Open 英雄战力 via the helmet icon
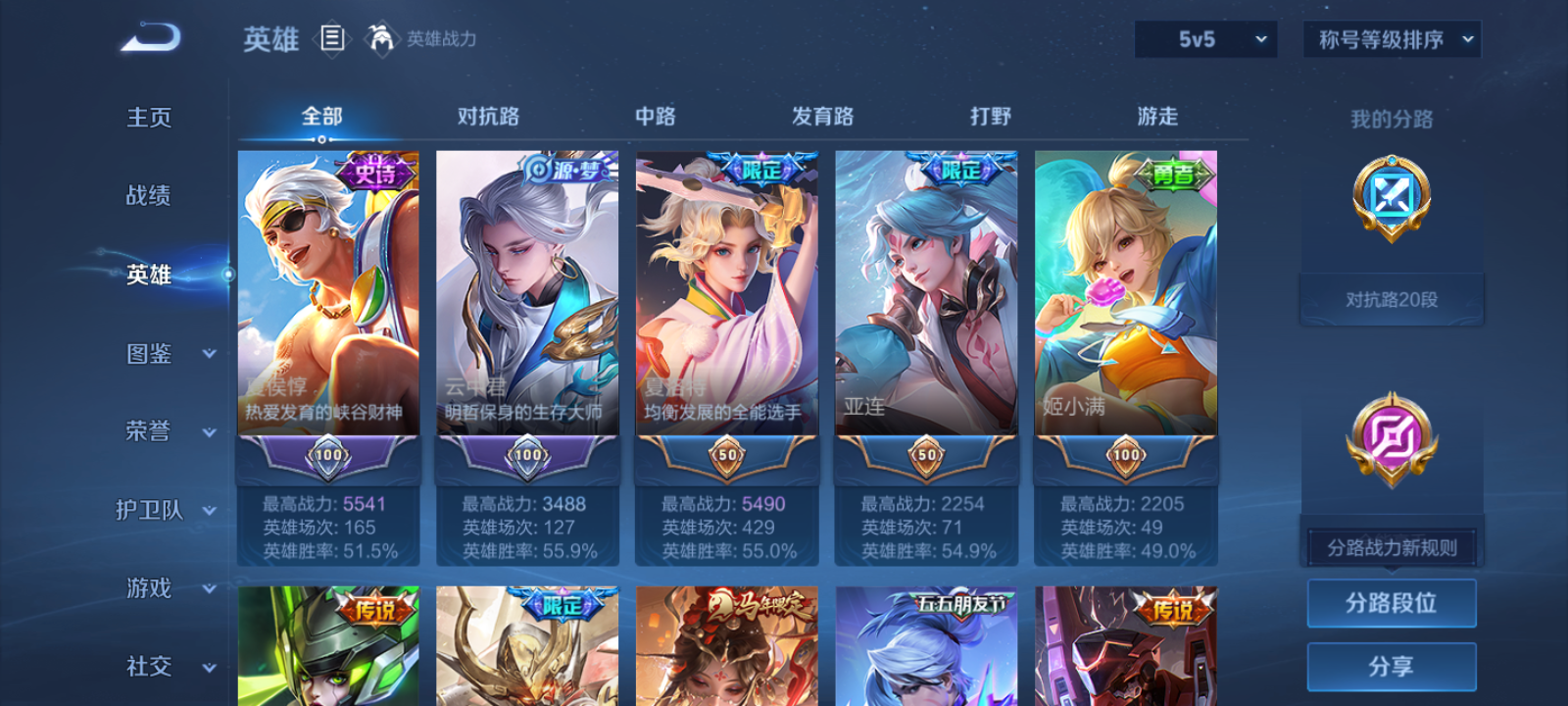This screenshot has height=706, width=1568. (382, 39)
